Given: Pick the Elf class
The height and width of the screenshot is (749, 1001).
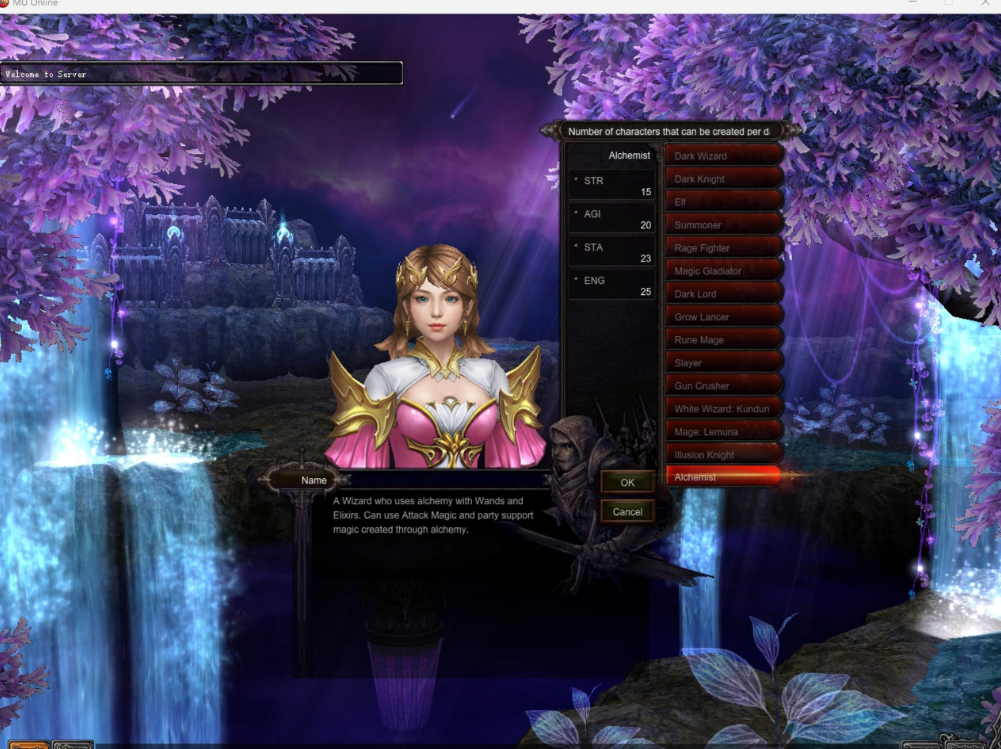Looking at the screenshot, I should [x=722, y=202].
